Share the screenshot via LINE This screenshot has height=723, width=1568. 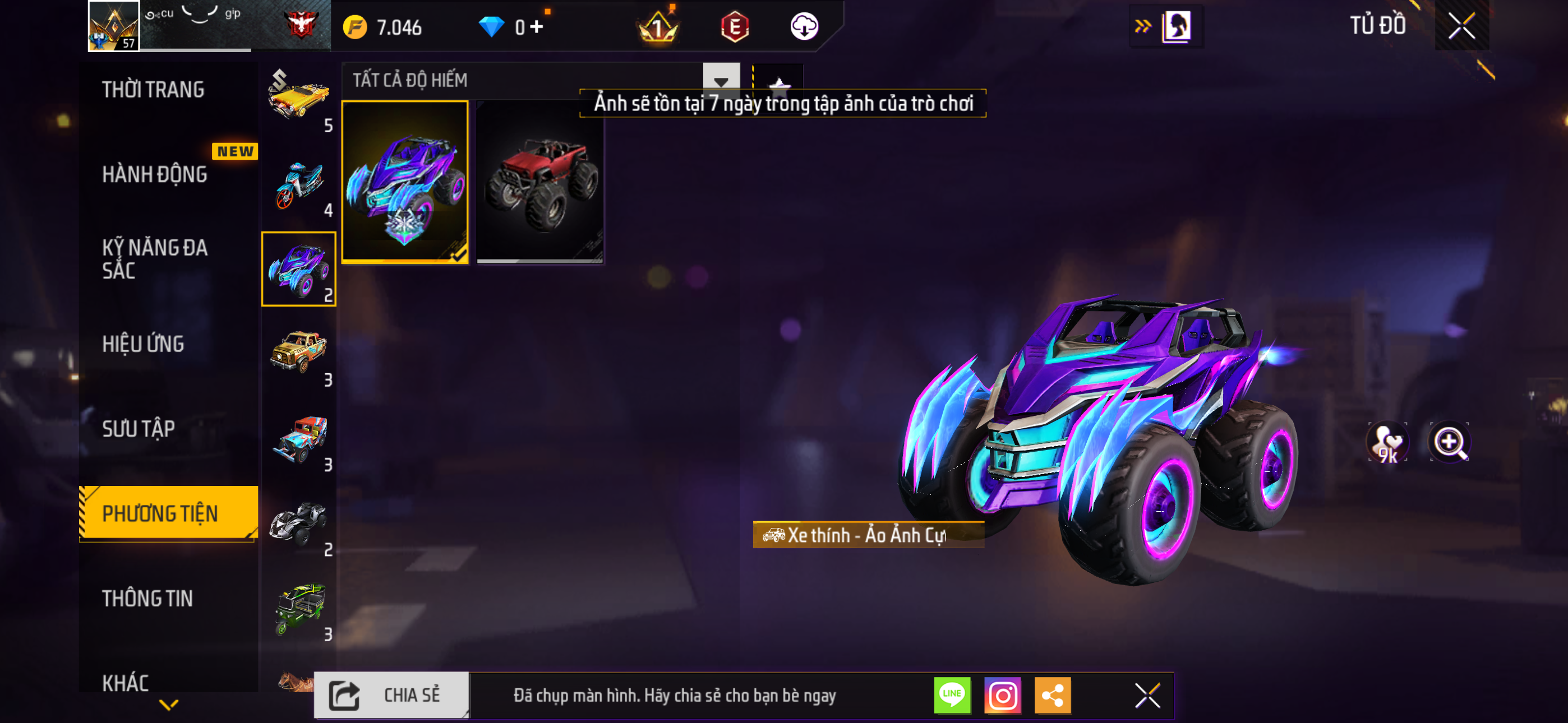952,695
